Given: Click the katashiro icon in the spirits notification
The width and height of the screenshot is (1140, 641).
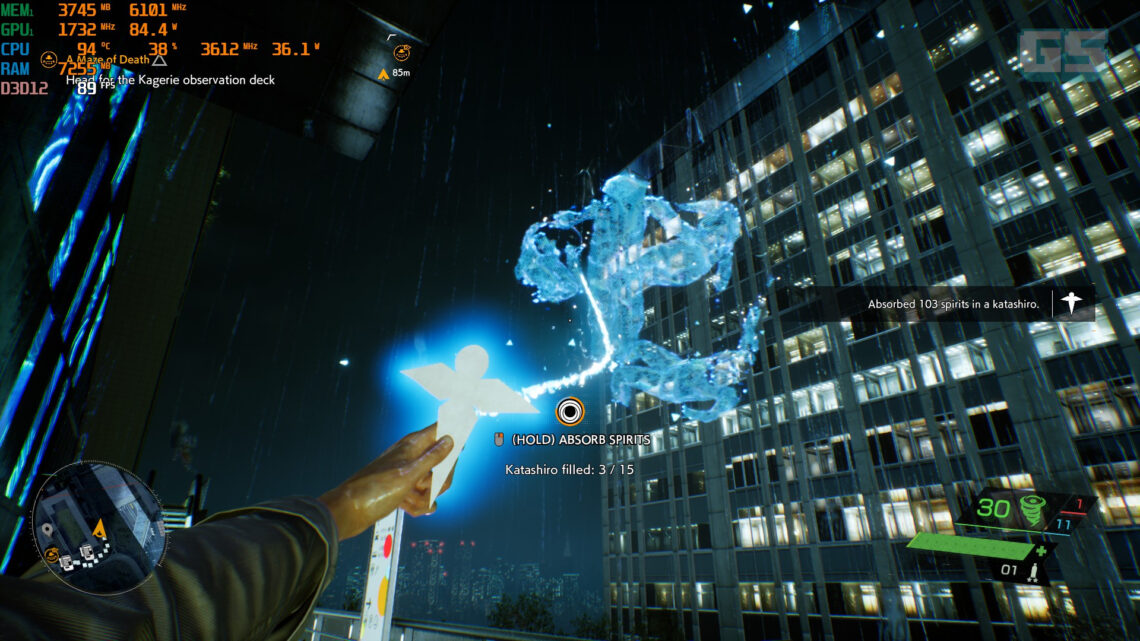Looking at the screenshot, I should coord(1072,302).
